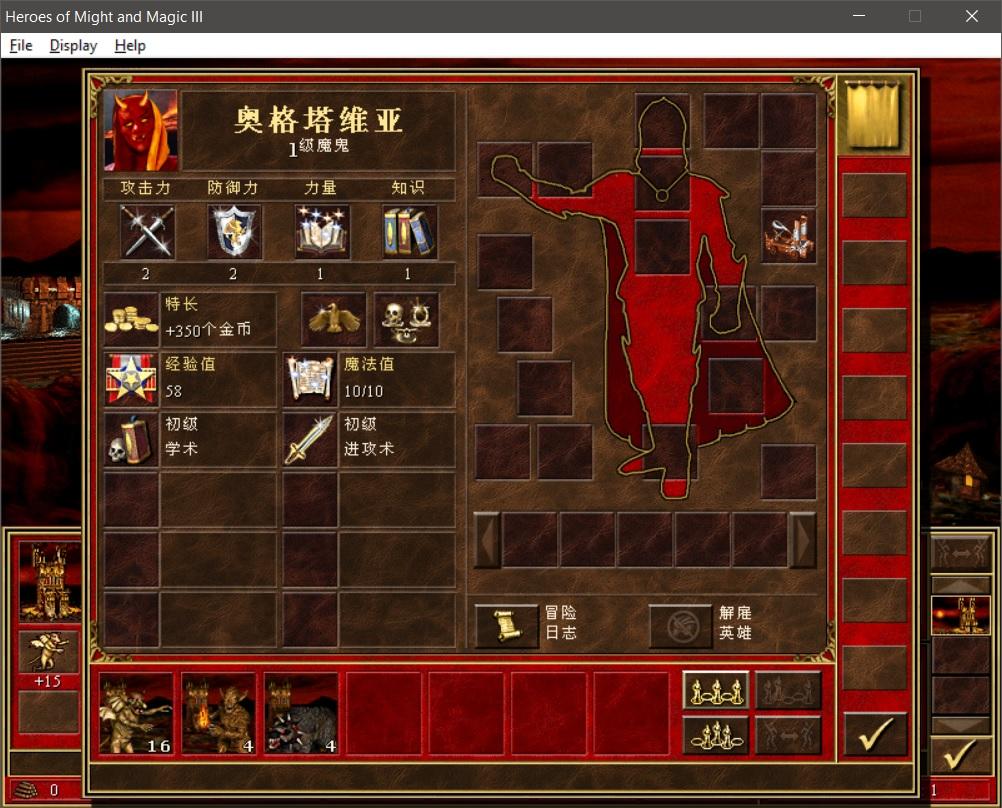Open the adventure log scroll button

[x=505, y=625]
